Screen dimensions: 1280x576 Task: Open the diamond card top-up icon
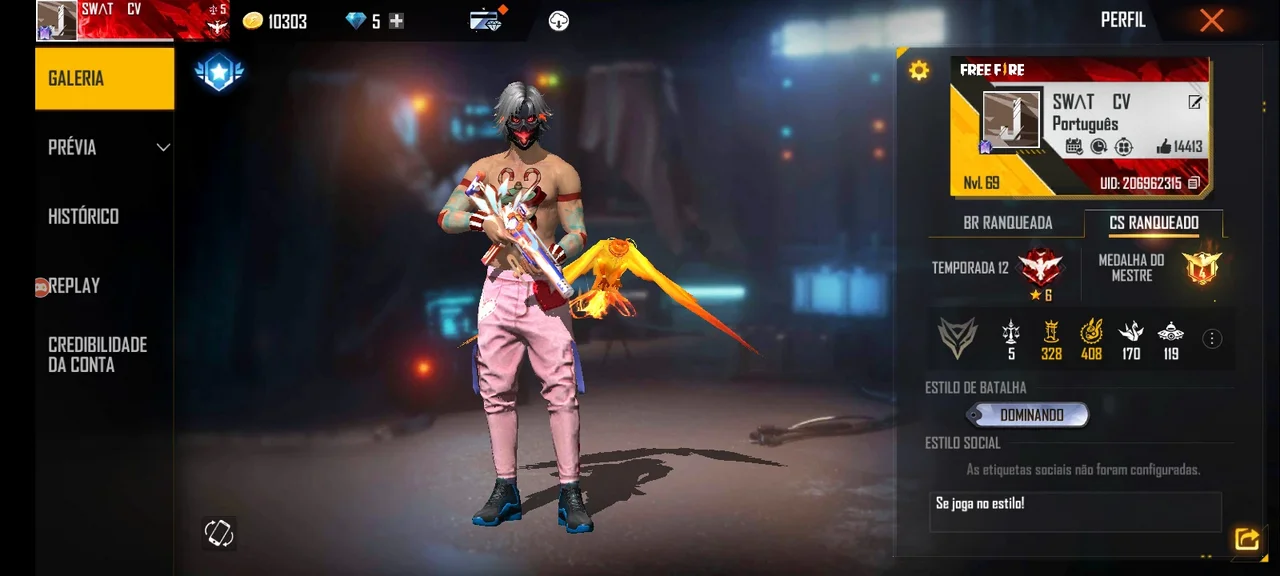click(x=486, y=20)
